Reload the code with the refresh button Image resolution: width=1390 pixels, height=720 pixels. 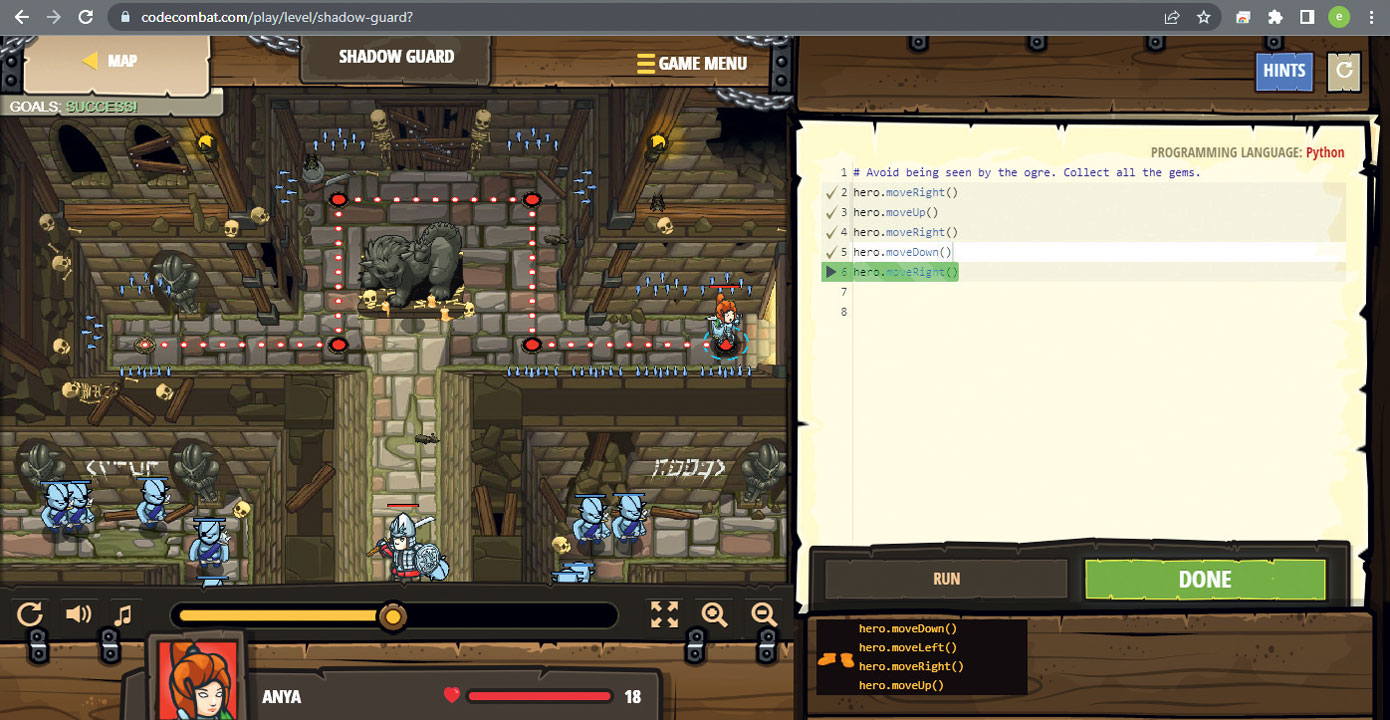(x=1344, y=71)
